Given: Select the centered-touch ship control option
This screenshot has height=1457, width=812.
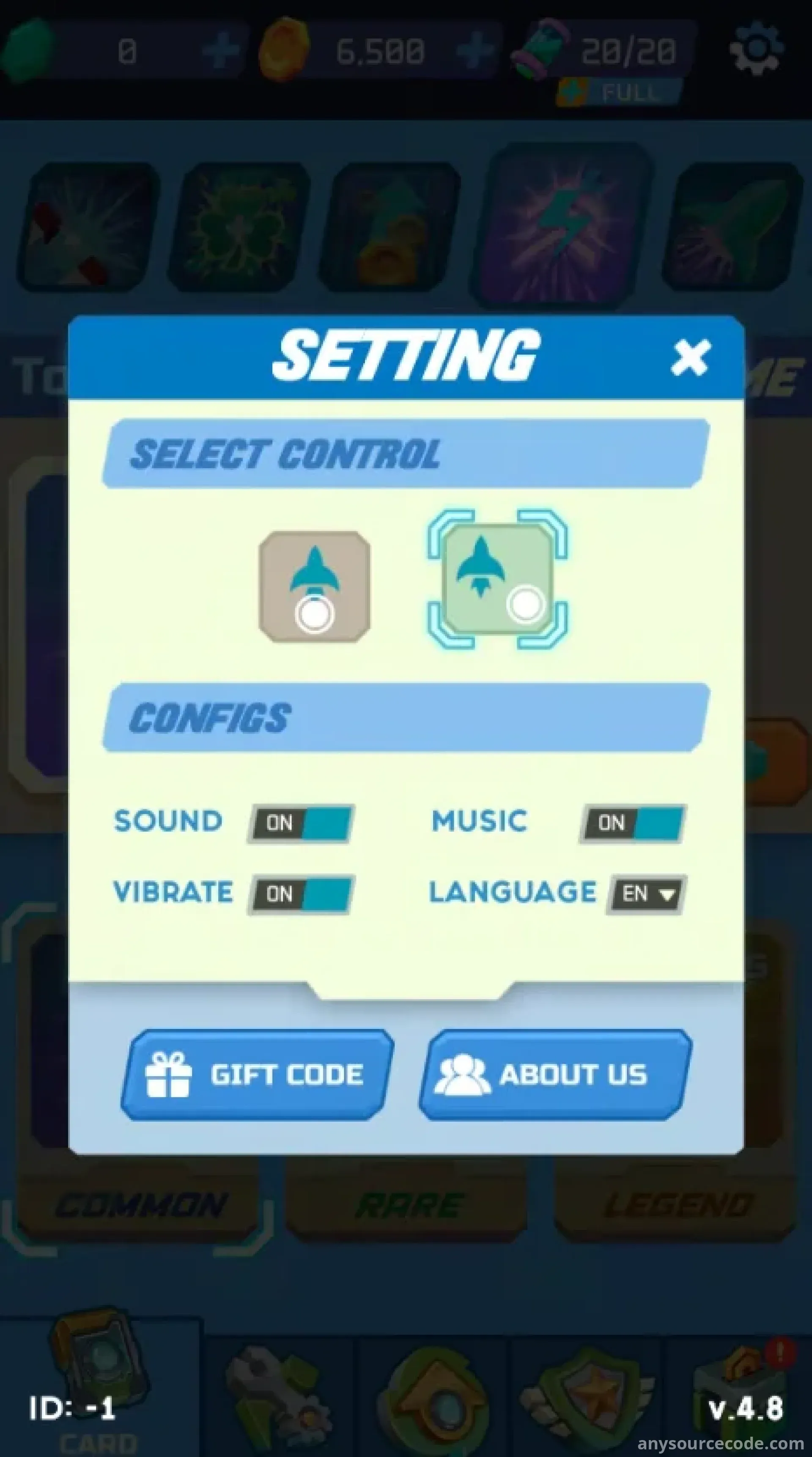Looking at the screenshot, I should [x=314, y=586].
